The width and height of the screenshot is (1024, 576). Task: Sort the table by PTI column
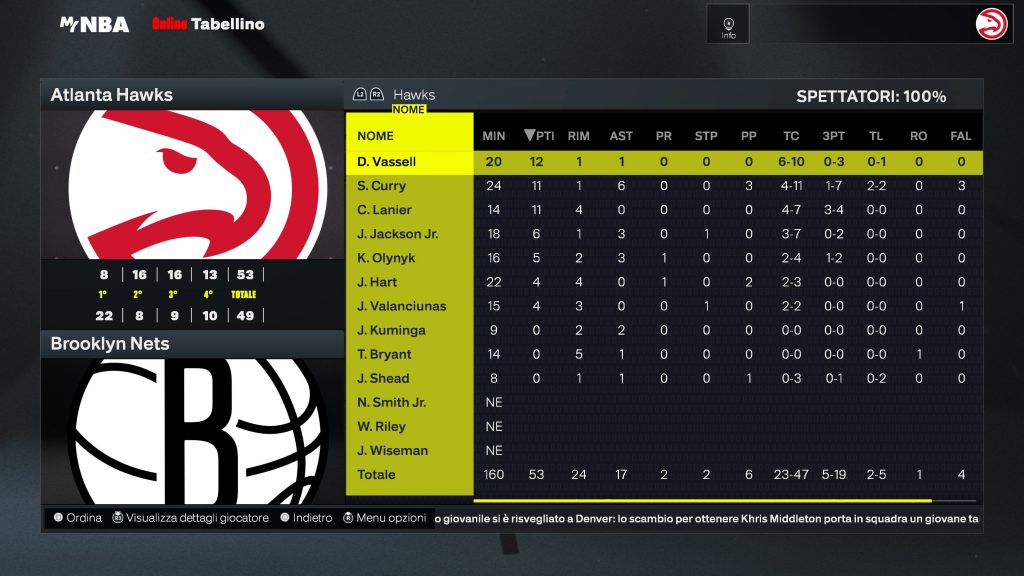[x=539, y=136]
